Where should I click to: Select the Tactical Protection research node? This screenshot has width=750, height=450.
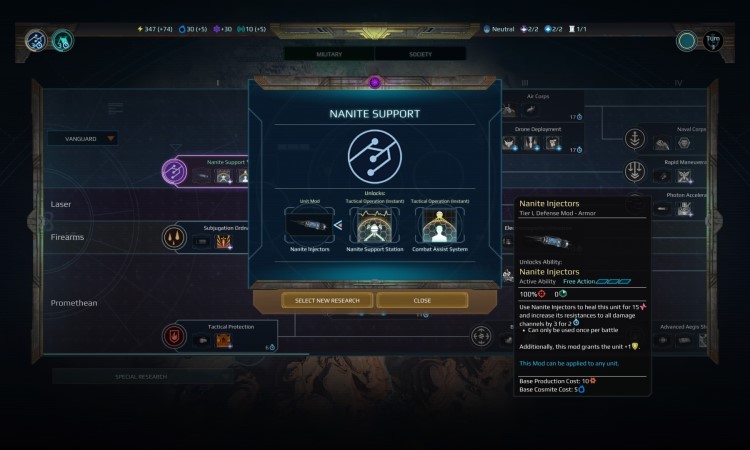click(x=174, y=336)
